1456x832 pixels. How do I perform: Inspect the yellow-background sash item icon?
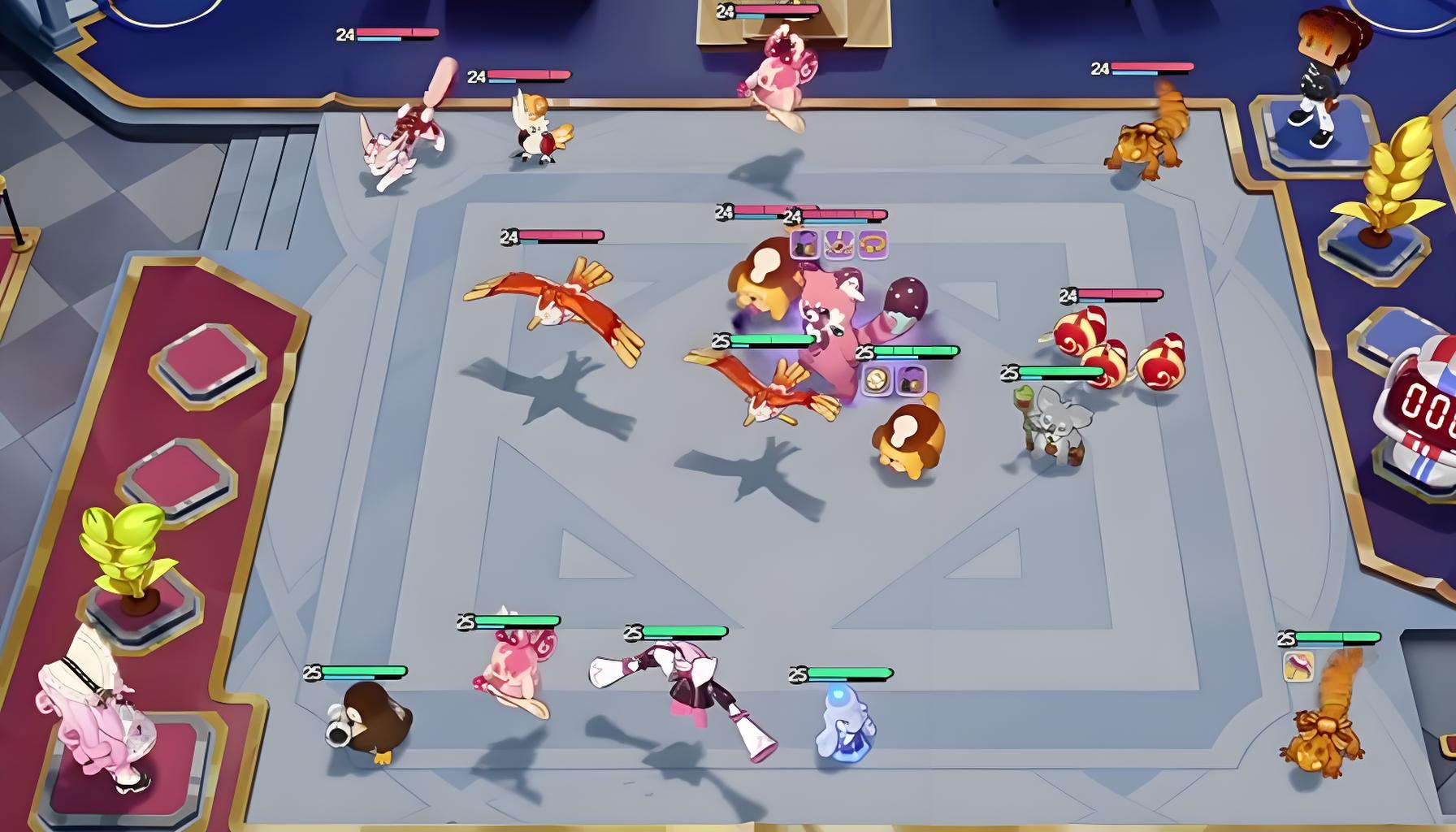pos(1298,666)
